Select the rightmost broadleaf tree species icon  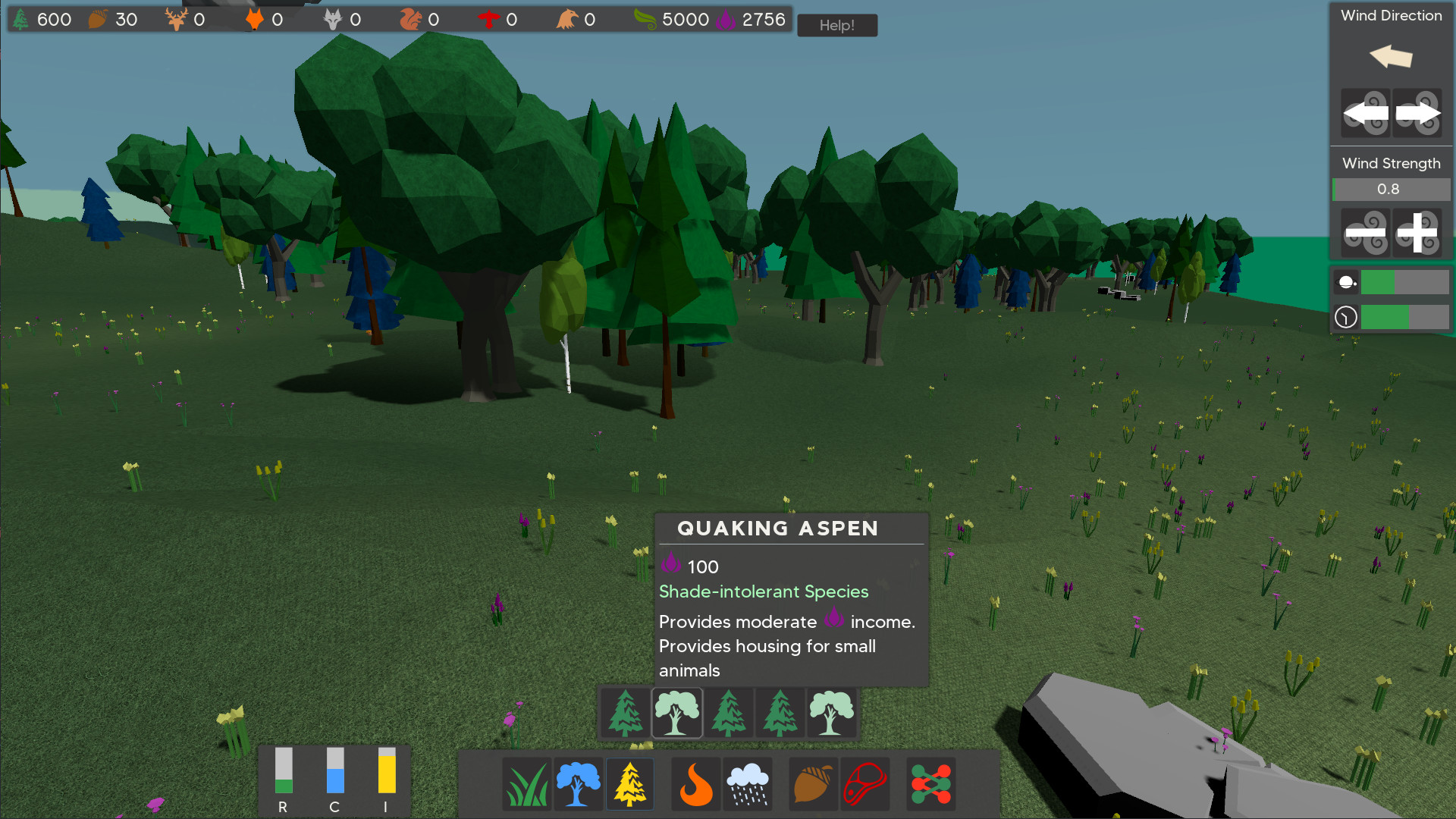831,712
